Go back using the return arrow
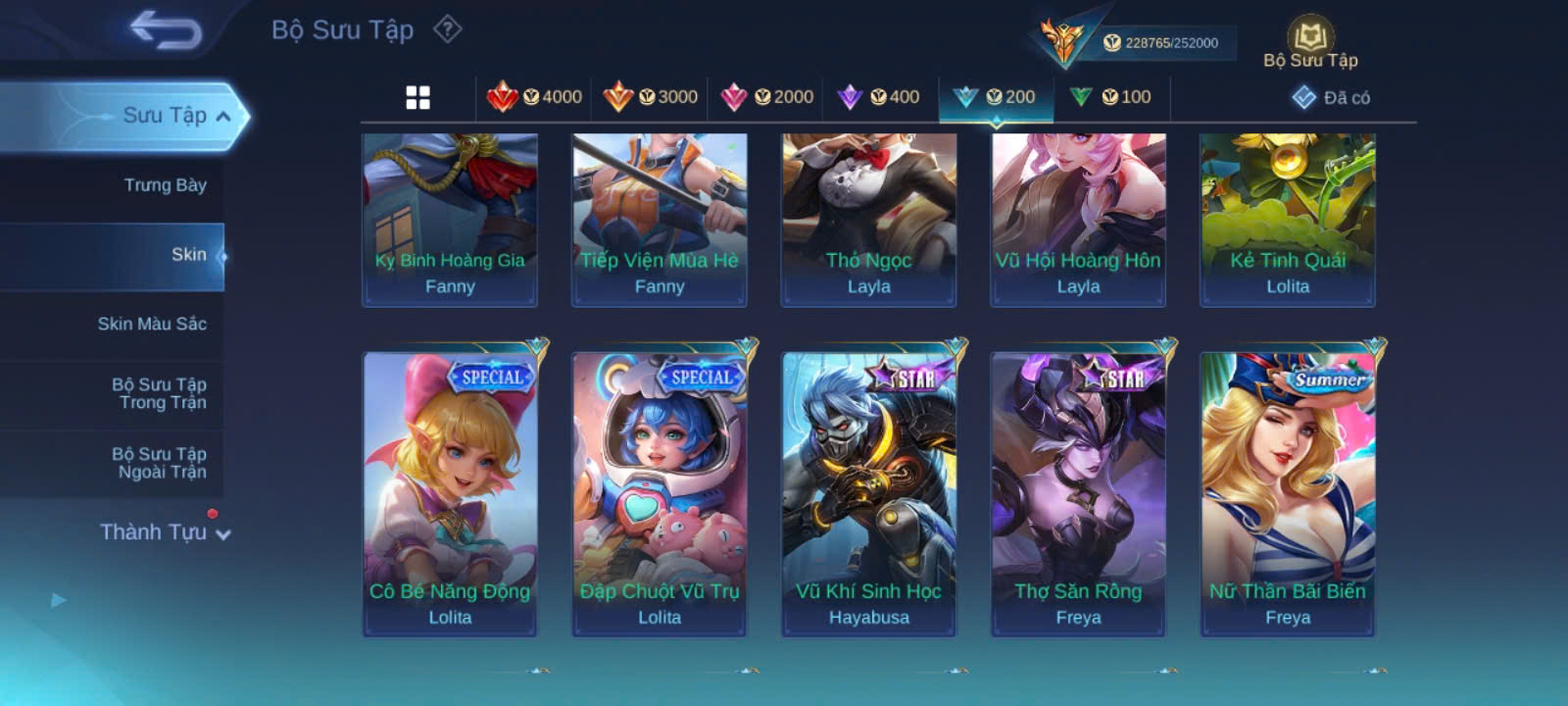The image size is (1568, 706). click(x=166, y=29)
